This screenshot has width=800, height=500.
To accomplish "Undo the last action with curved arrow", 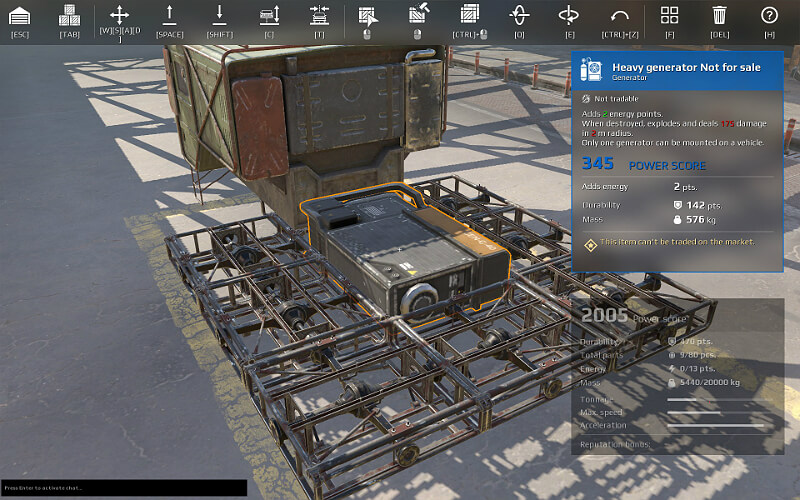I will pos(619,15).
